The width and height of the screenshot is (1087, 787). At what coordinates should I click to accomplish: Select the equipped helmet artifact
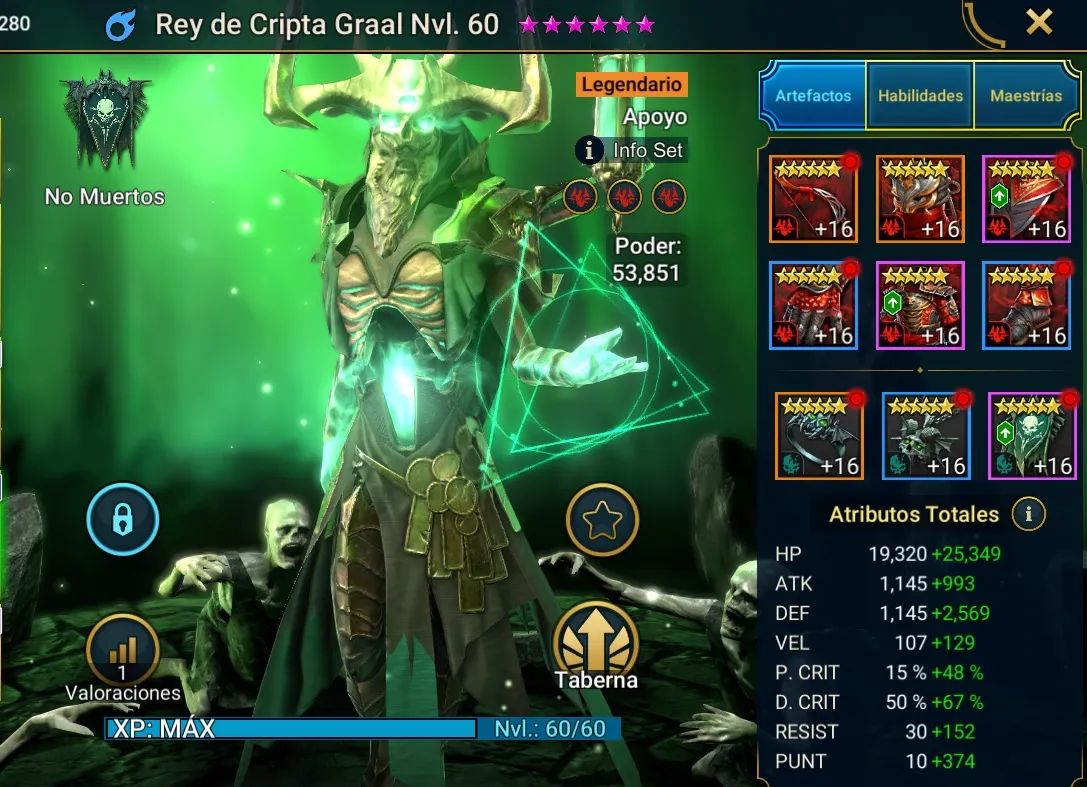pos(920,198)
